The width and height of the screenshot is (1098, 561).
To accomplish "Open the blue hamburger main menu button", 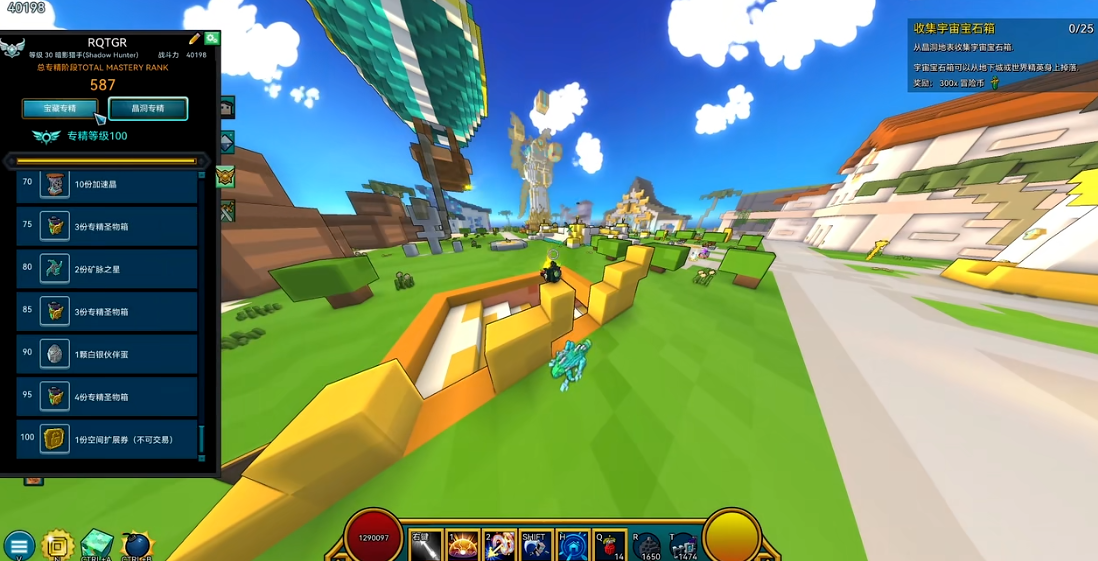I will [x=18, y=546].
